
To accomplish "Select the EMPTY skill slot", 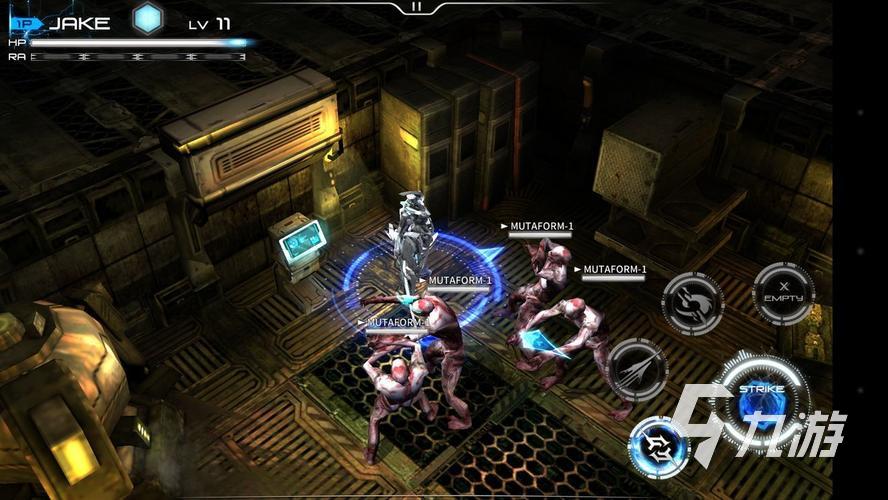I will tap(783, 294).
